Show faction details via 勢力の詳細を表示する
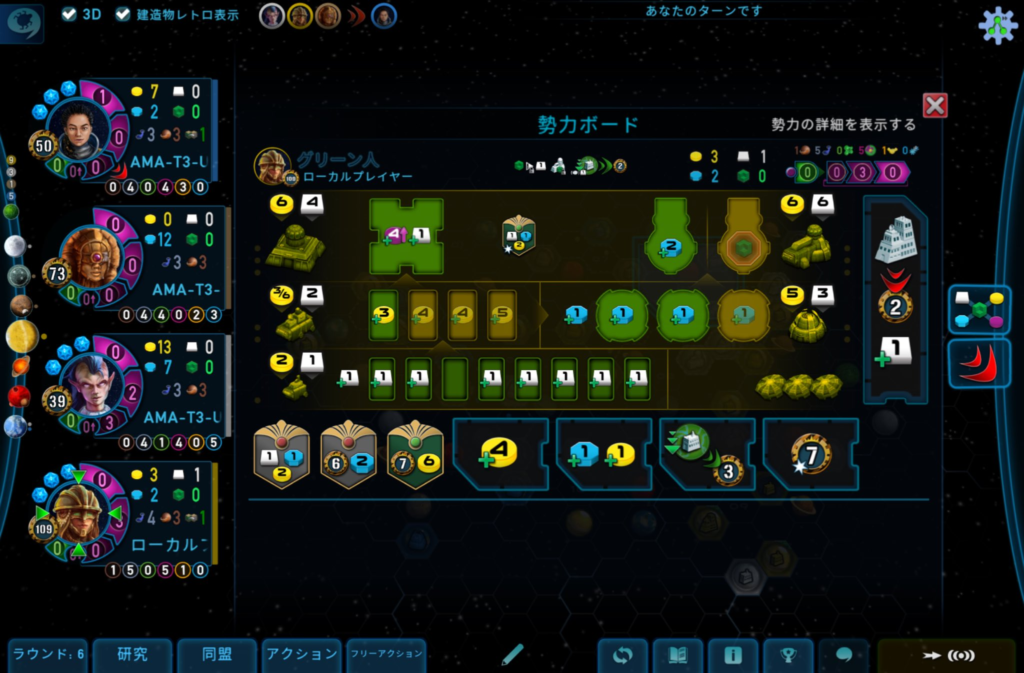The image size is (1024, 673). coord(843,125)
